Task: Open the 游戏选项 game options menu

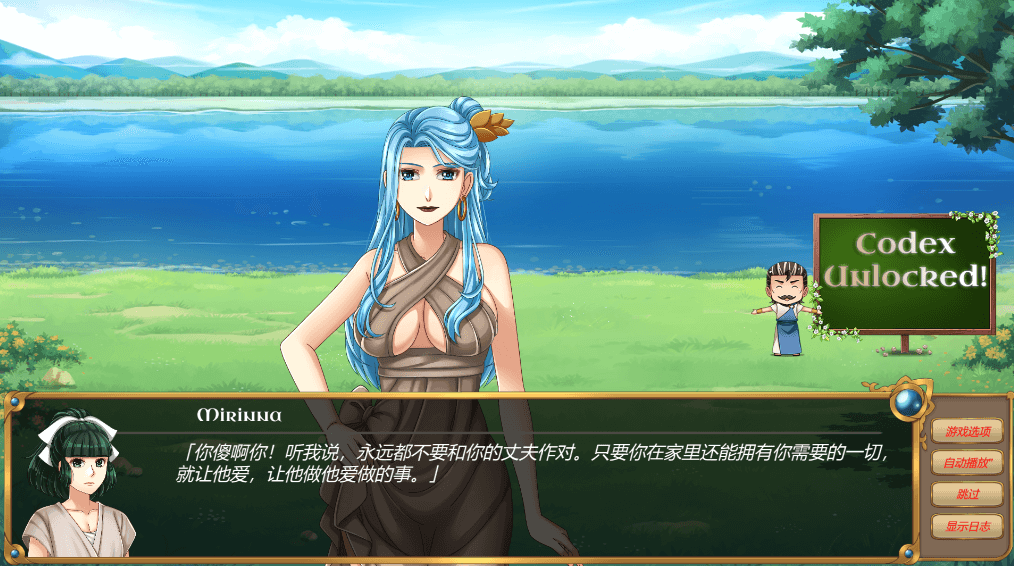Action: pyautogui.click(x=967, y=432)
